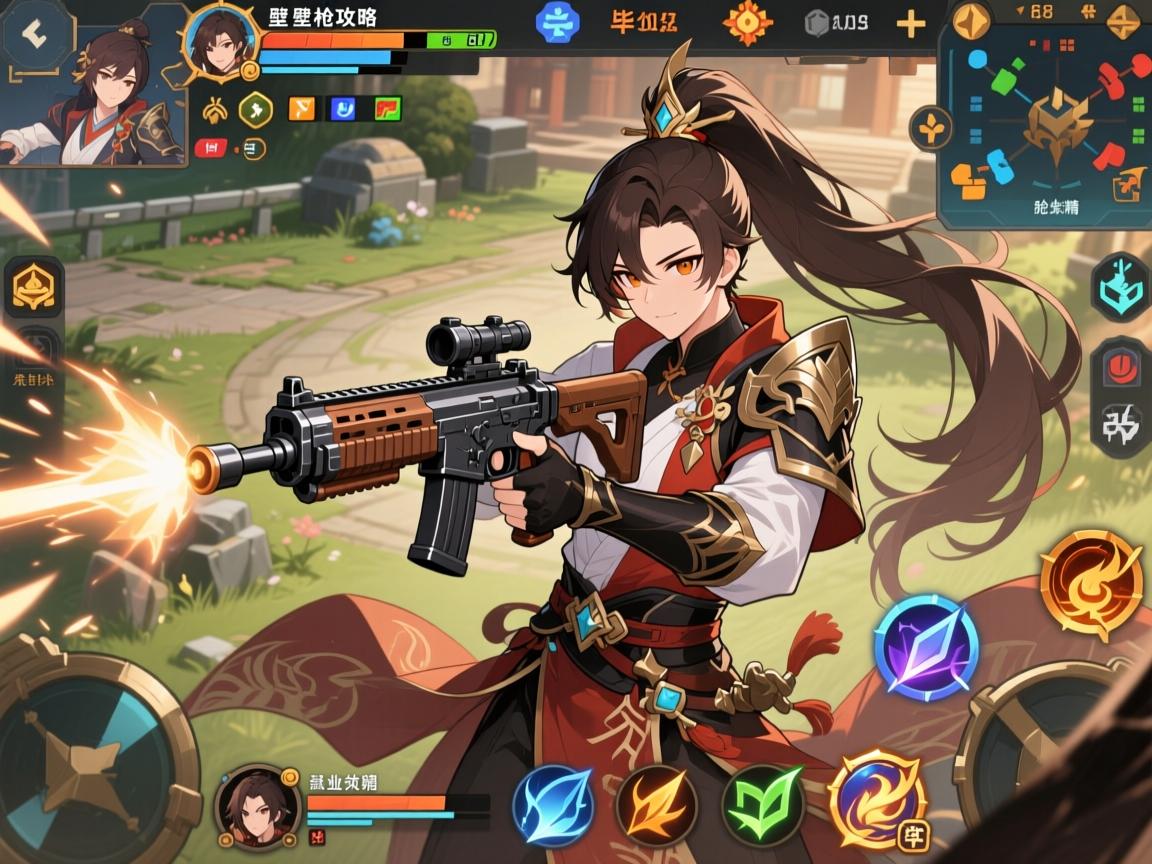
Task: Use the purple crystal skill
Action: tap(926, 646)
